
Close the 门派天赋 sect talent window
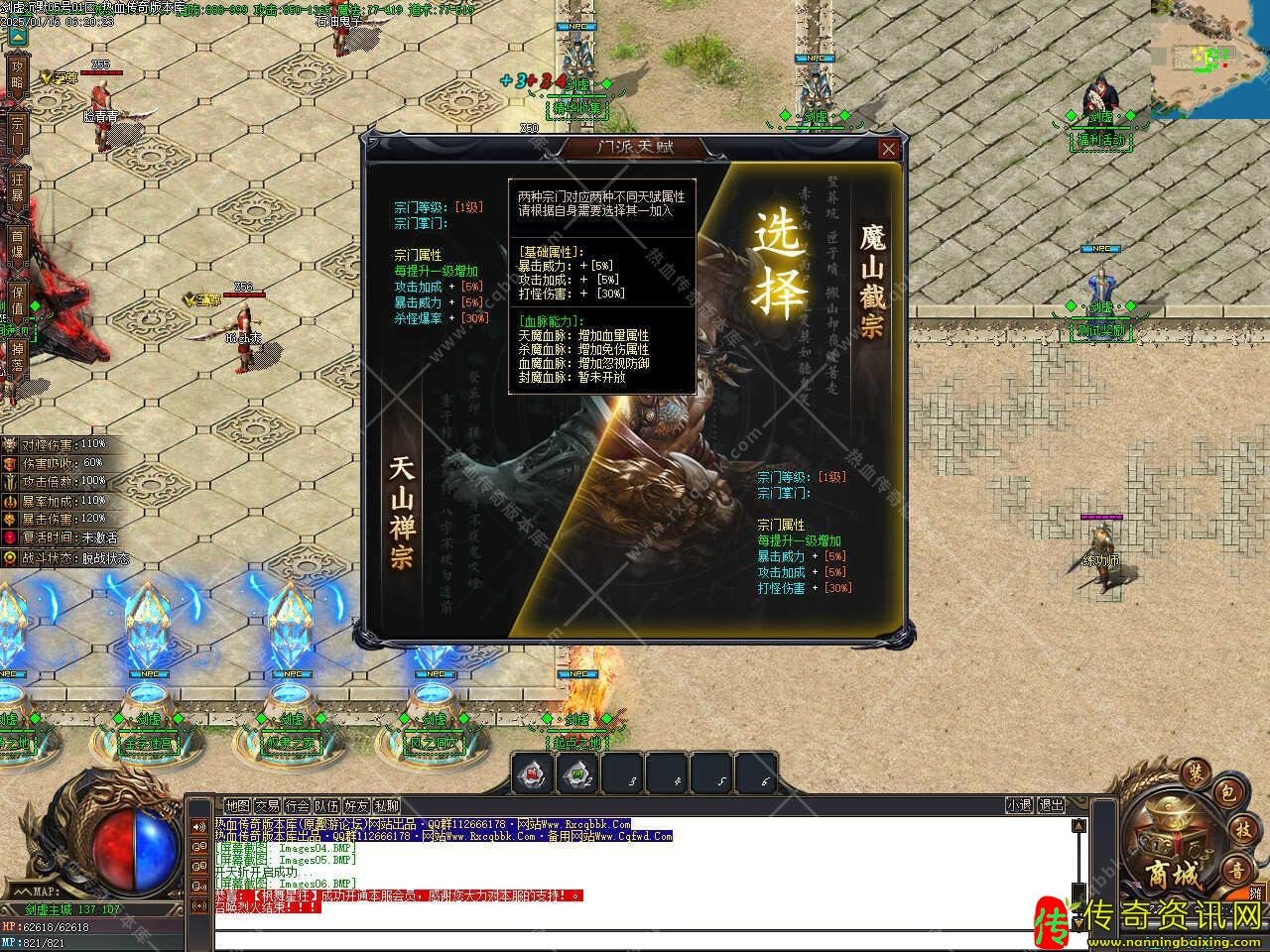coord(889,149)
